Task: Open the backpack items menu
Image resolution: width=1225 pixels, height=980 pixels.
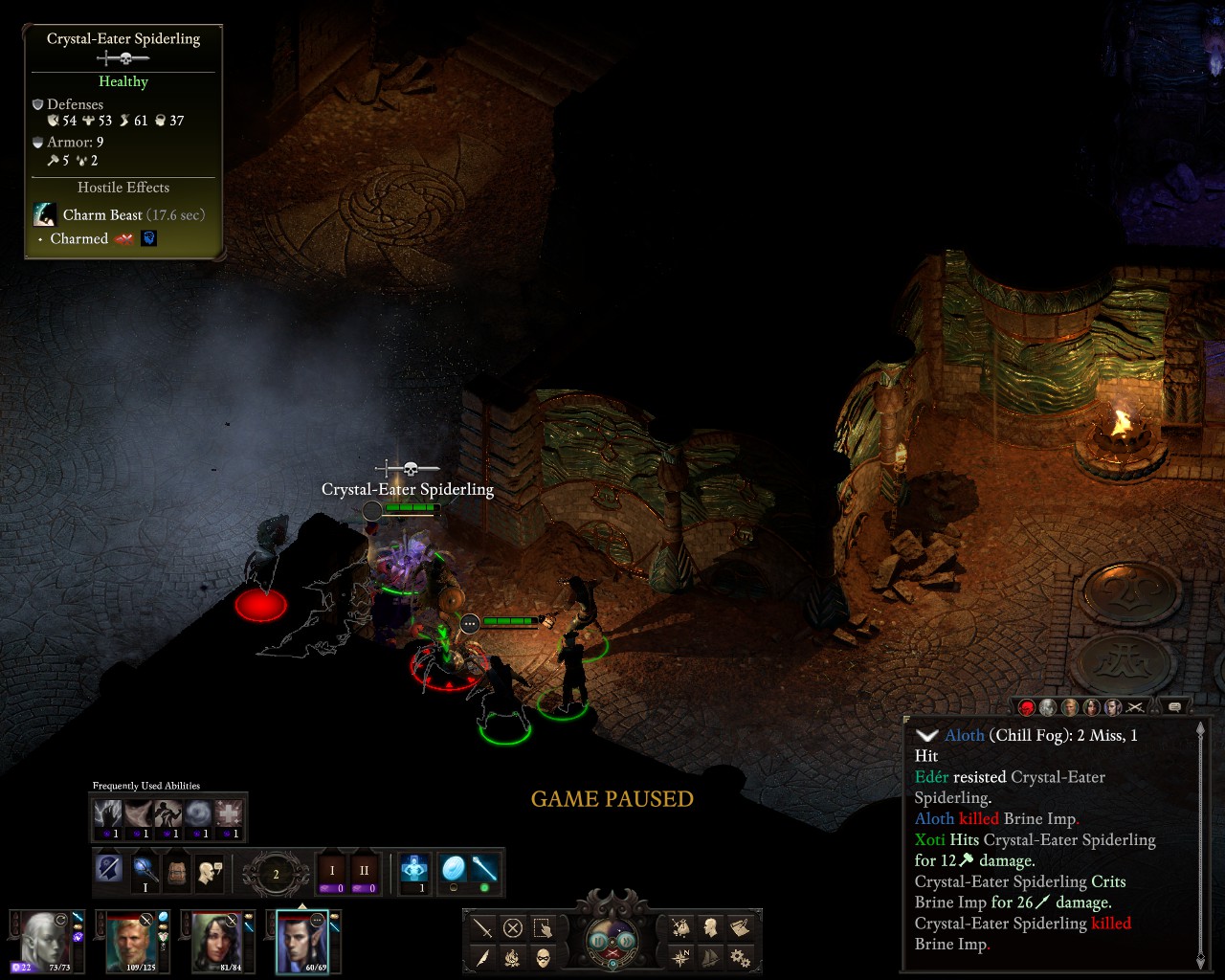Action: [x=176, y=871]
